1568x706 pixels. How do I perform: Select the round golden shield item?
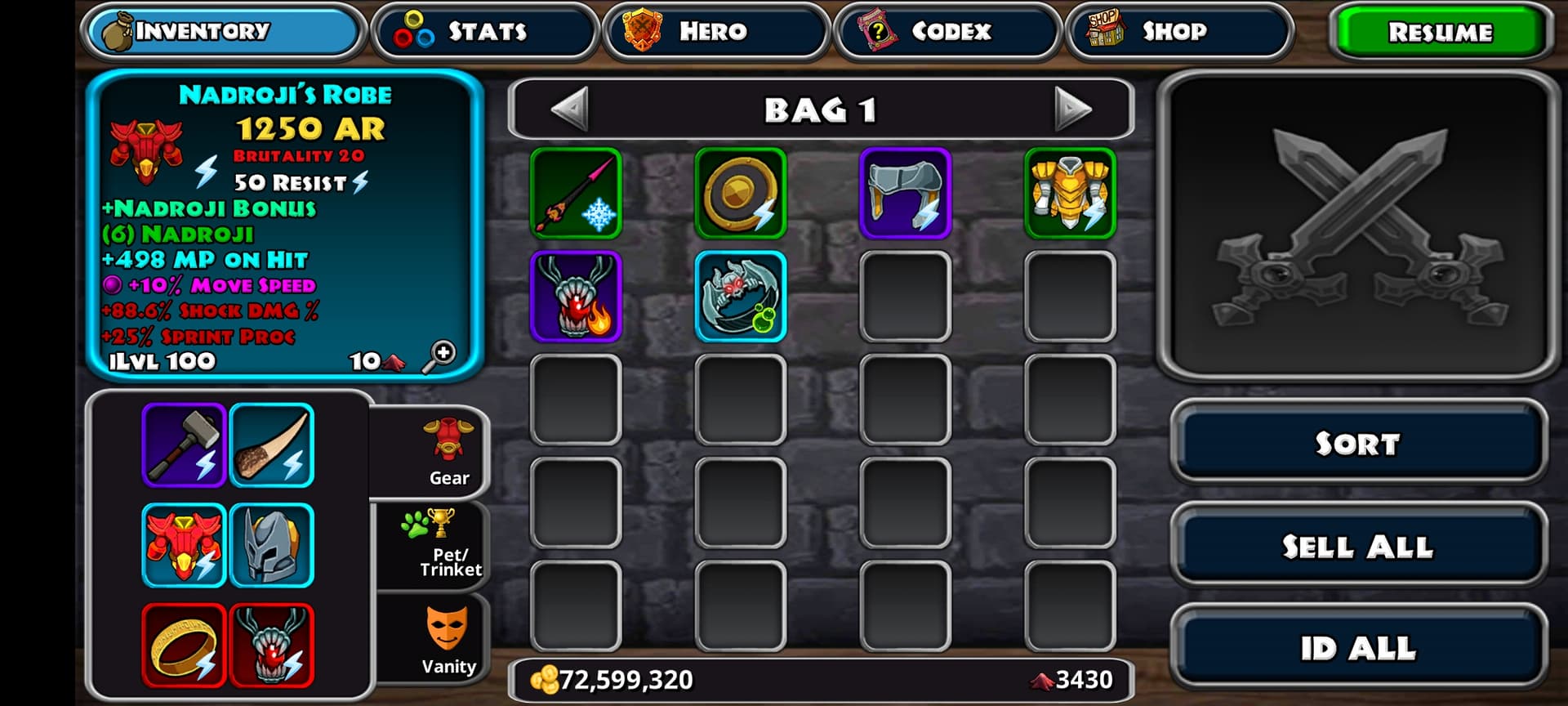click(x=741, y=194)
